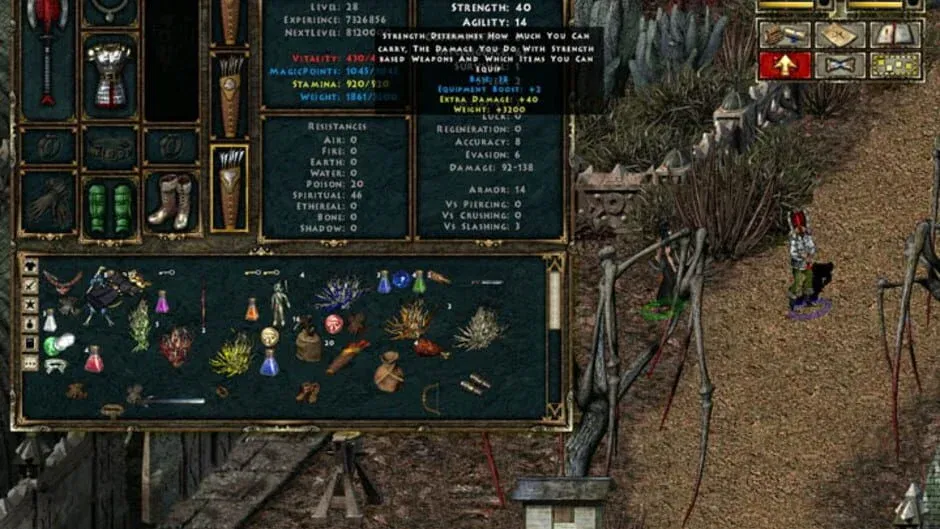940x529 pixels.
Task: Open the green dotted grid button
Action: (x=895, y=65)
